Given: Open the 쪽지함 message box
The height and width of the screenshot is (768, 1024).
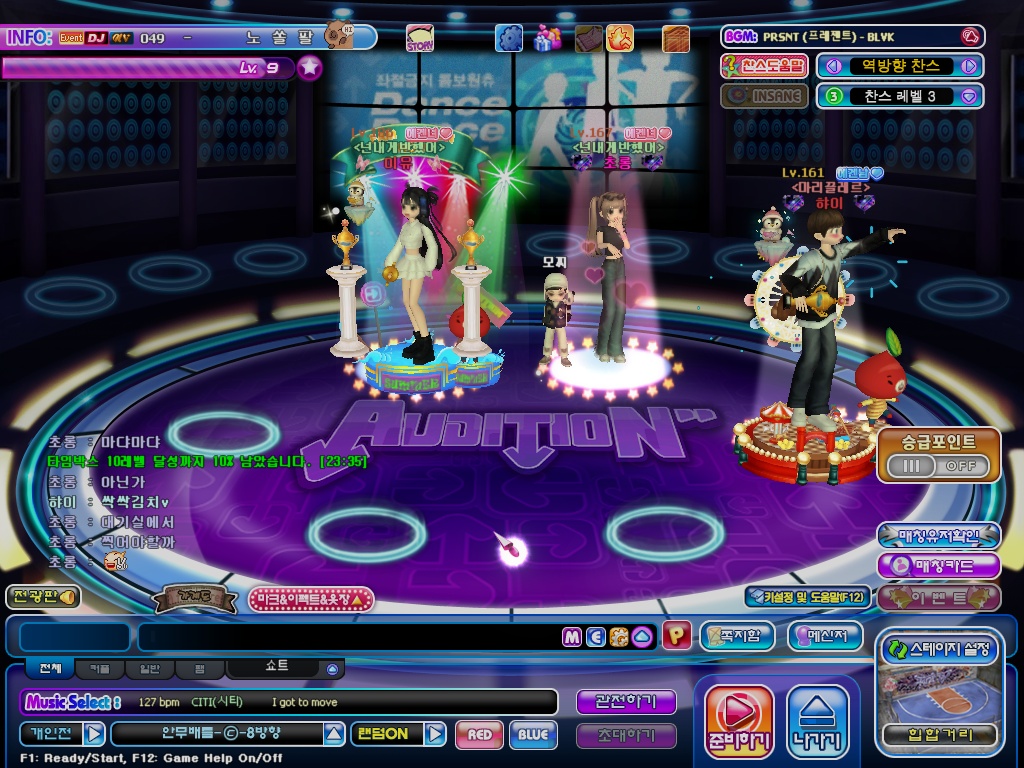Looking at the screenshot, I should click(738, 636).
